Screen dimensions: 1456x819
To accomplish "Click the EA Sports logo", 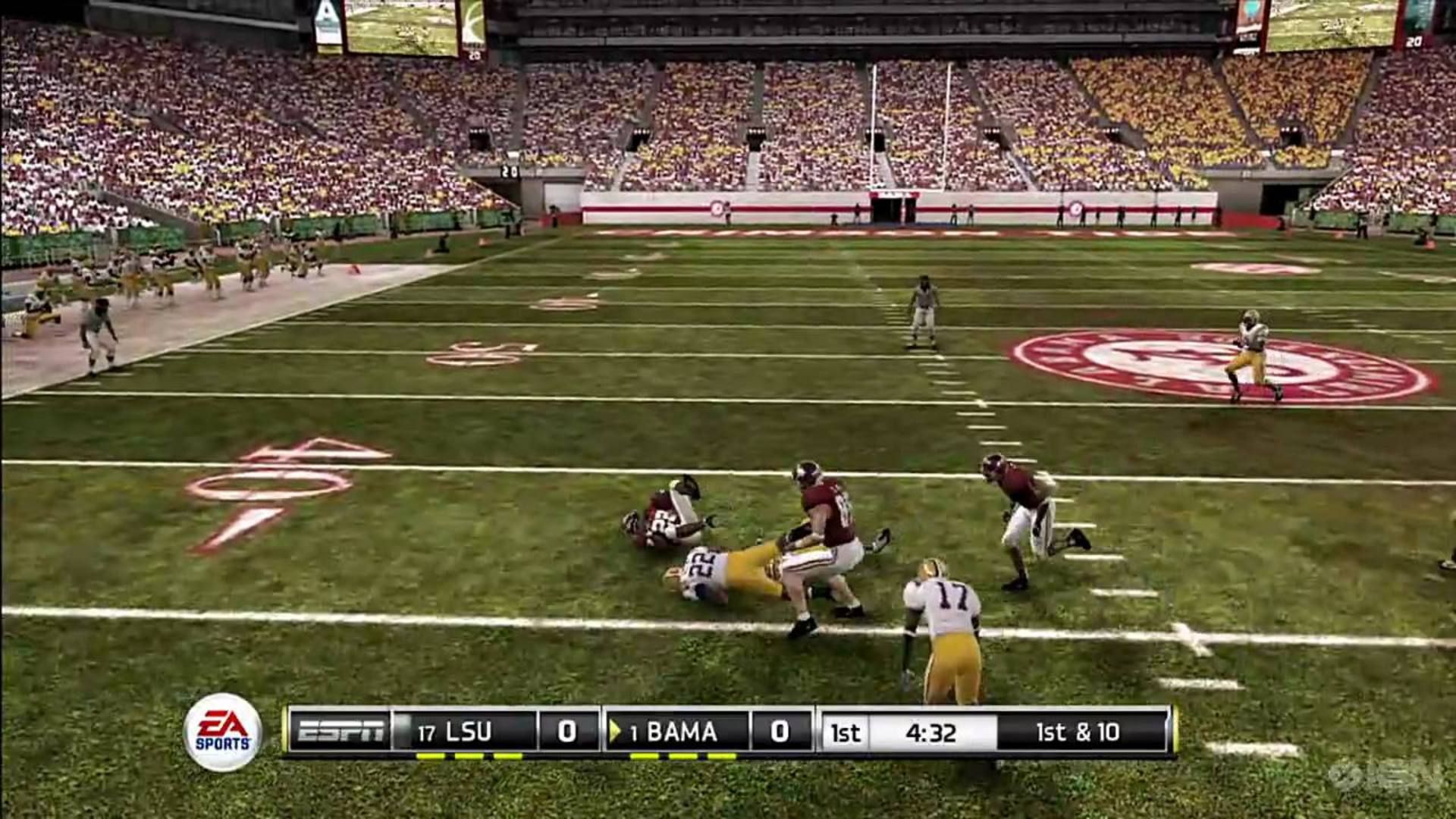I will [224, 732].
